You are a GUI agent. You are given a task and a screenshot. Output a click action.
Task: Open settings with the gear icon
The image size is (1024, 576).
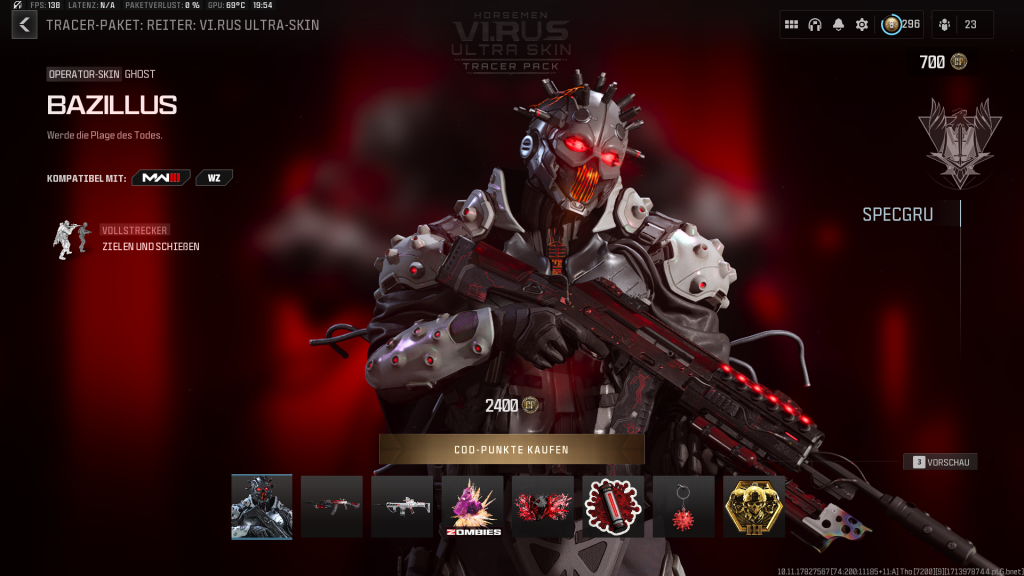tap(861, 25)
